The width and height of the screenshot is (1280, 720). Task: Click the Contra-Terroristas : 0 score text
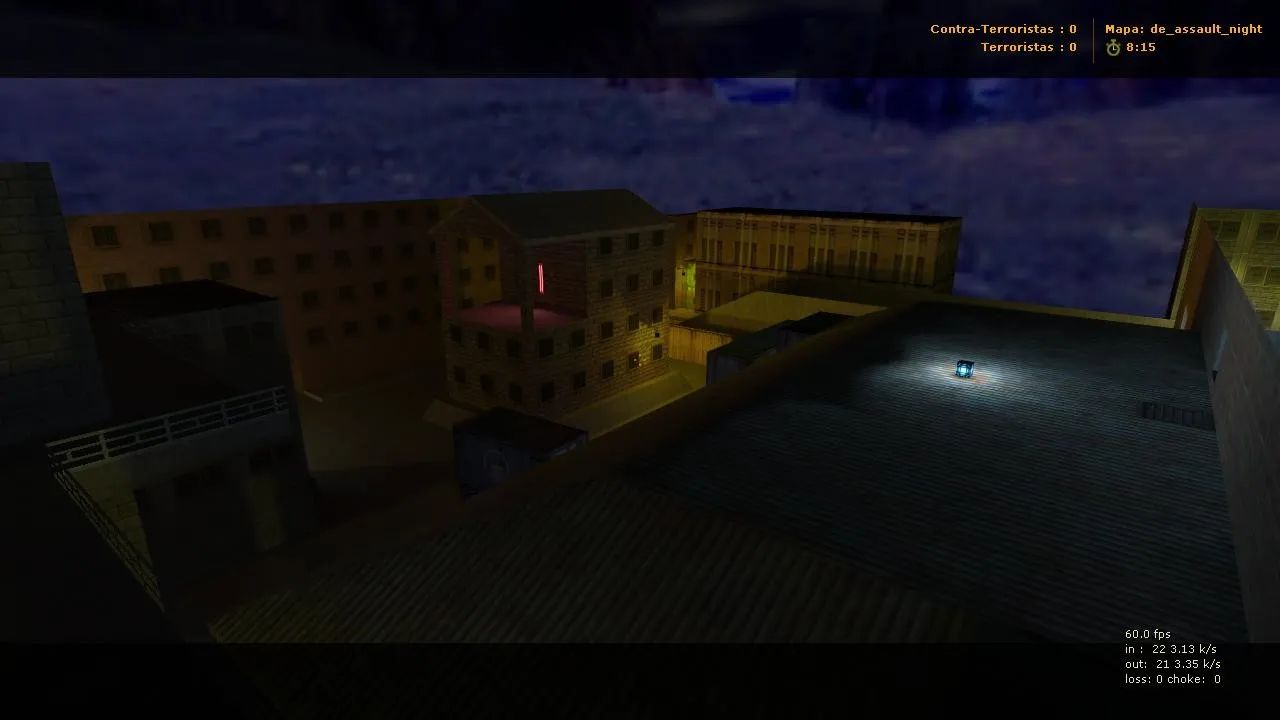[x=1003, y=29]
